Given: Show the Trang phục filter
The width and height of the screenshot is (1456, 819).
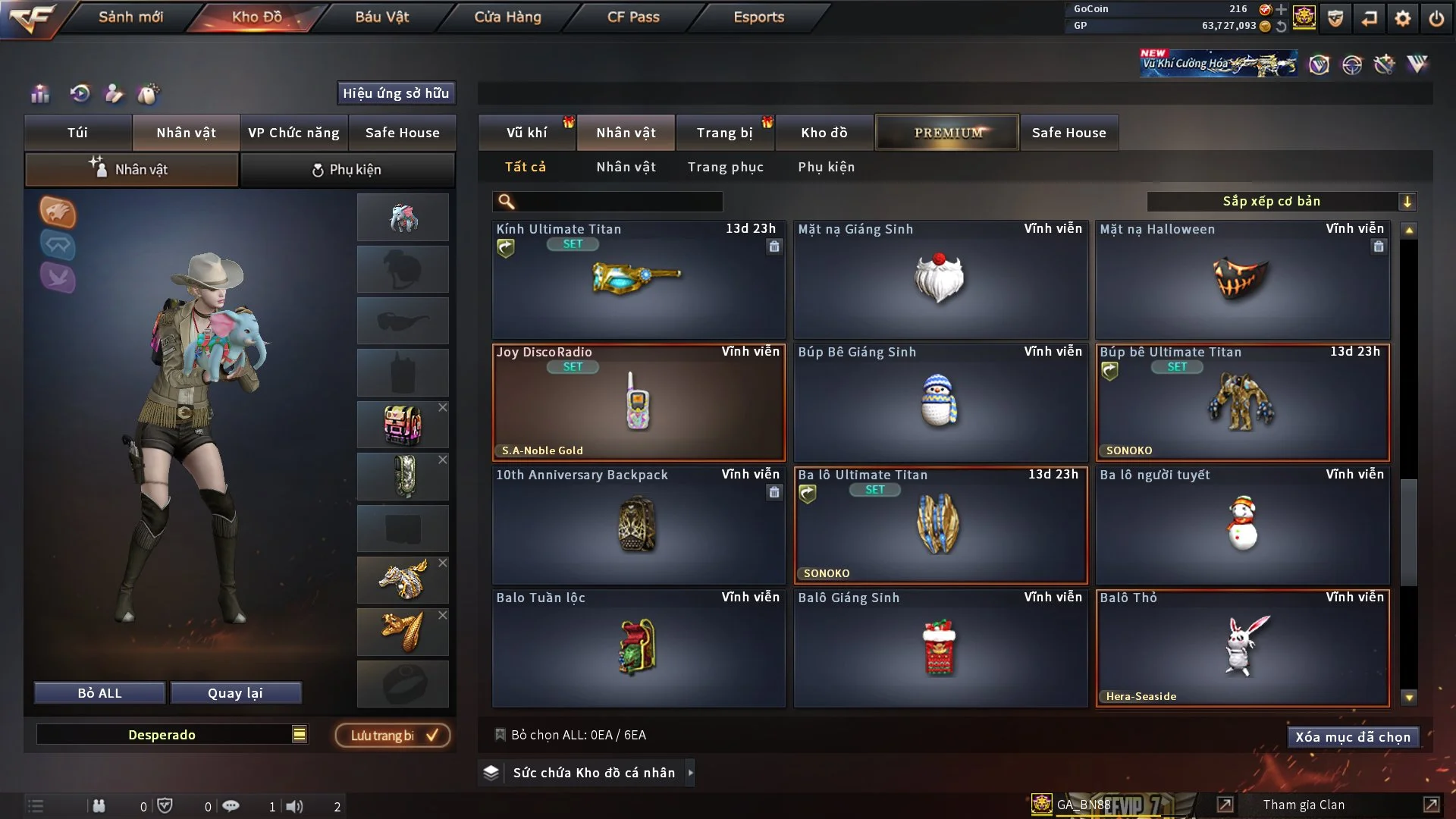Looking at the screenshot, I should click(x=725, y=167).
